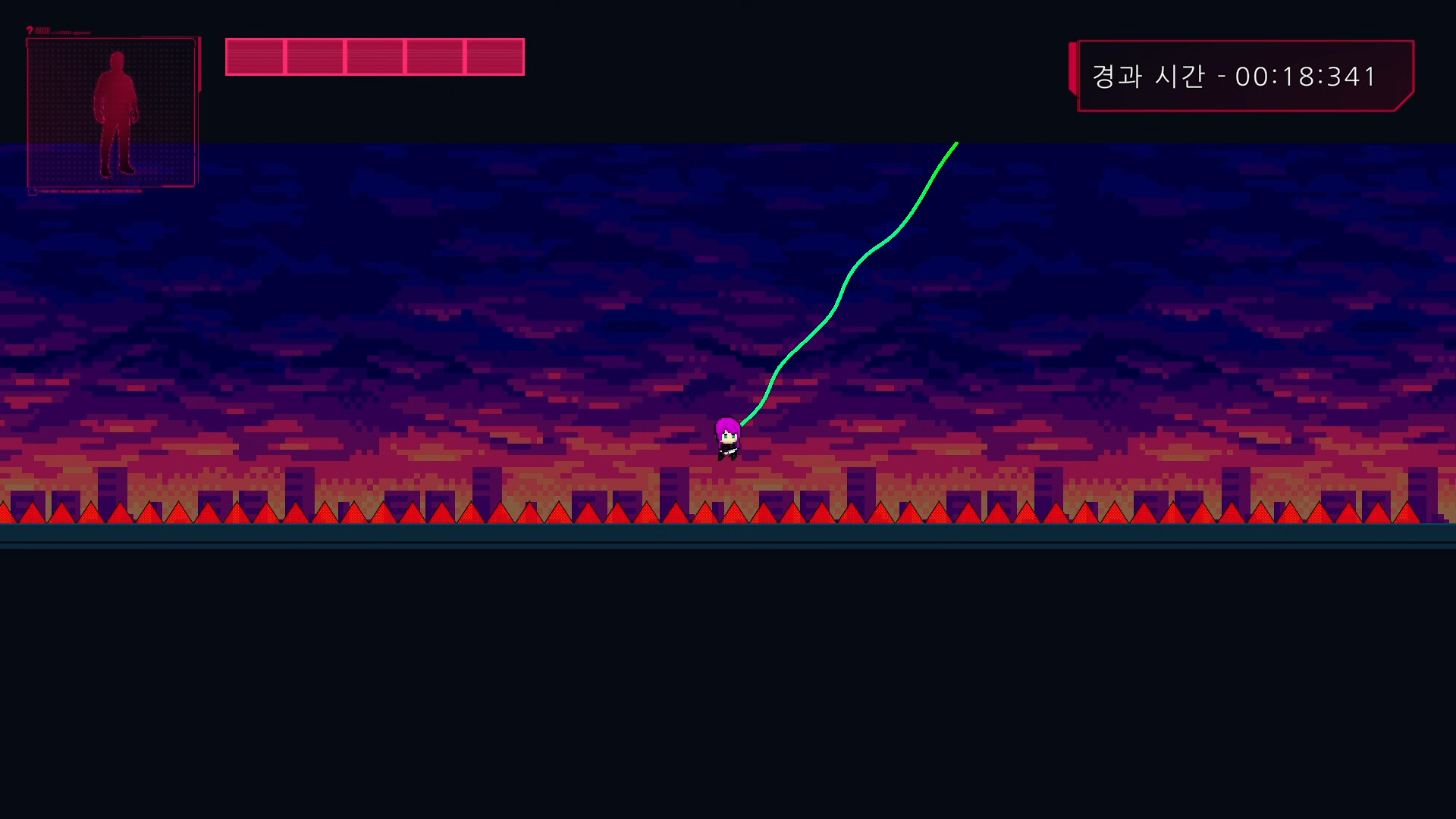Expand the character portrait HUD panel

pyautogui.click(x=112, y=112)
